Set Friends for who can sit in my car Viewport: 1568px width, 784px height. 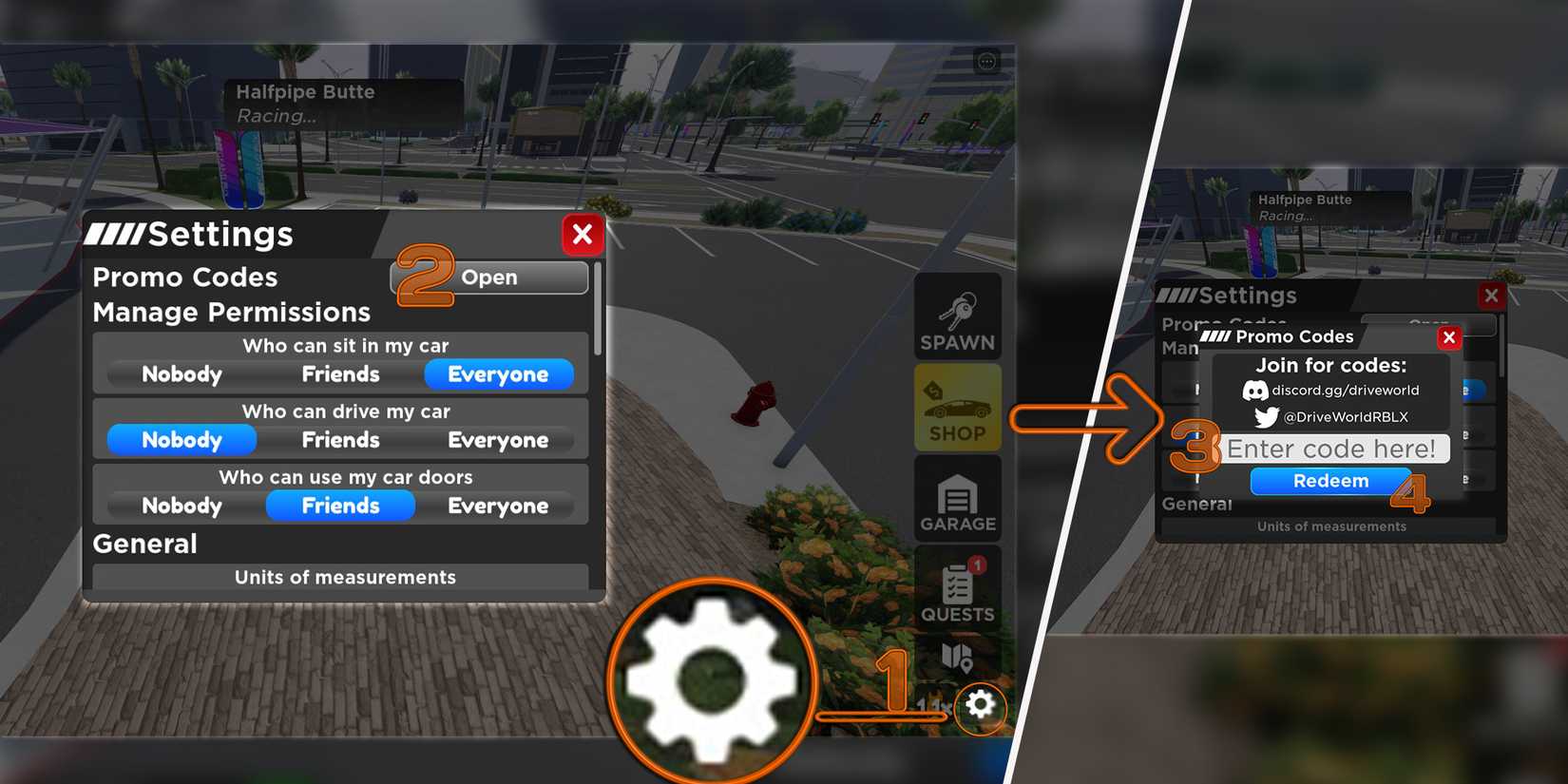pyautogui.click(x=339, y=374)
